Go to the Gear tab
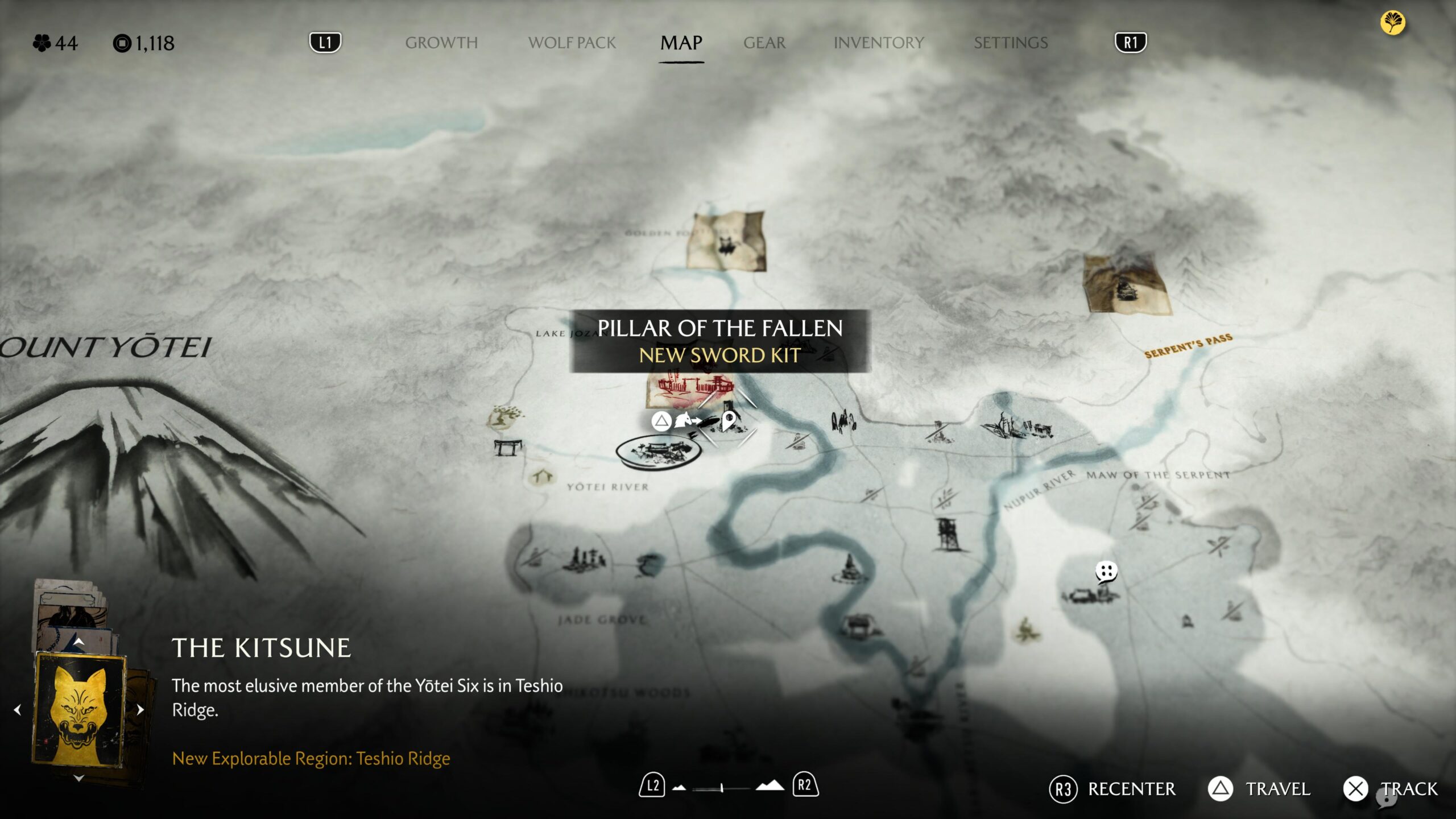Image resolution: width=1456 pixels, height=819 pixels. pyautogui.click(x=764, y=43)
